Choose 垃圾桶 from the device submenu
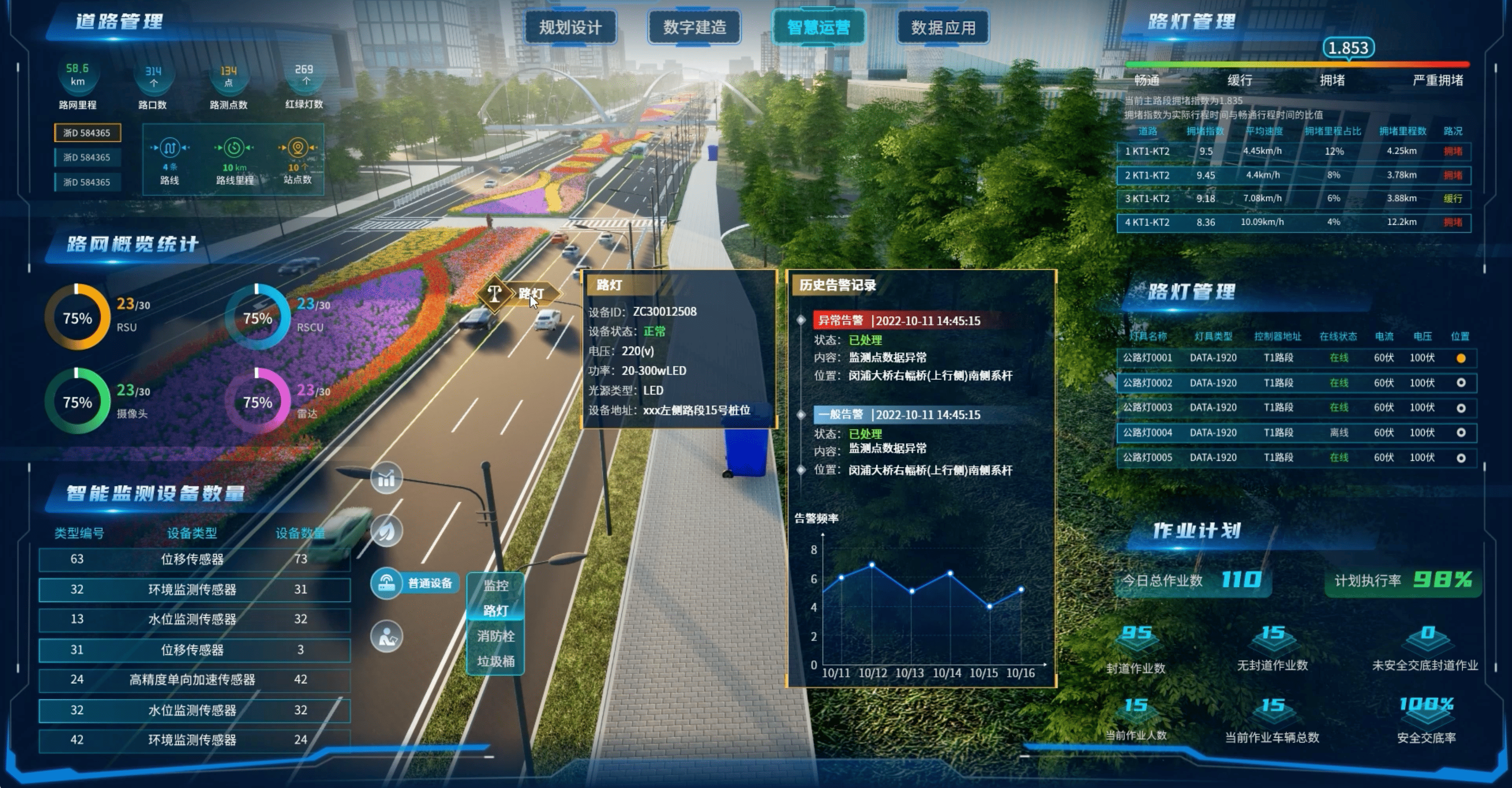The image size is (1512, 788). pyautogui.click(x=496, y=661)
